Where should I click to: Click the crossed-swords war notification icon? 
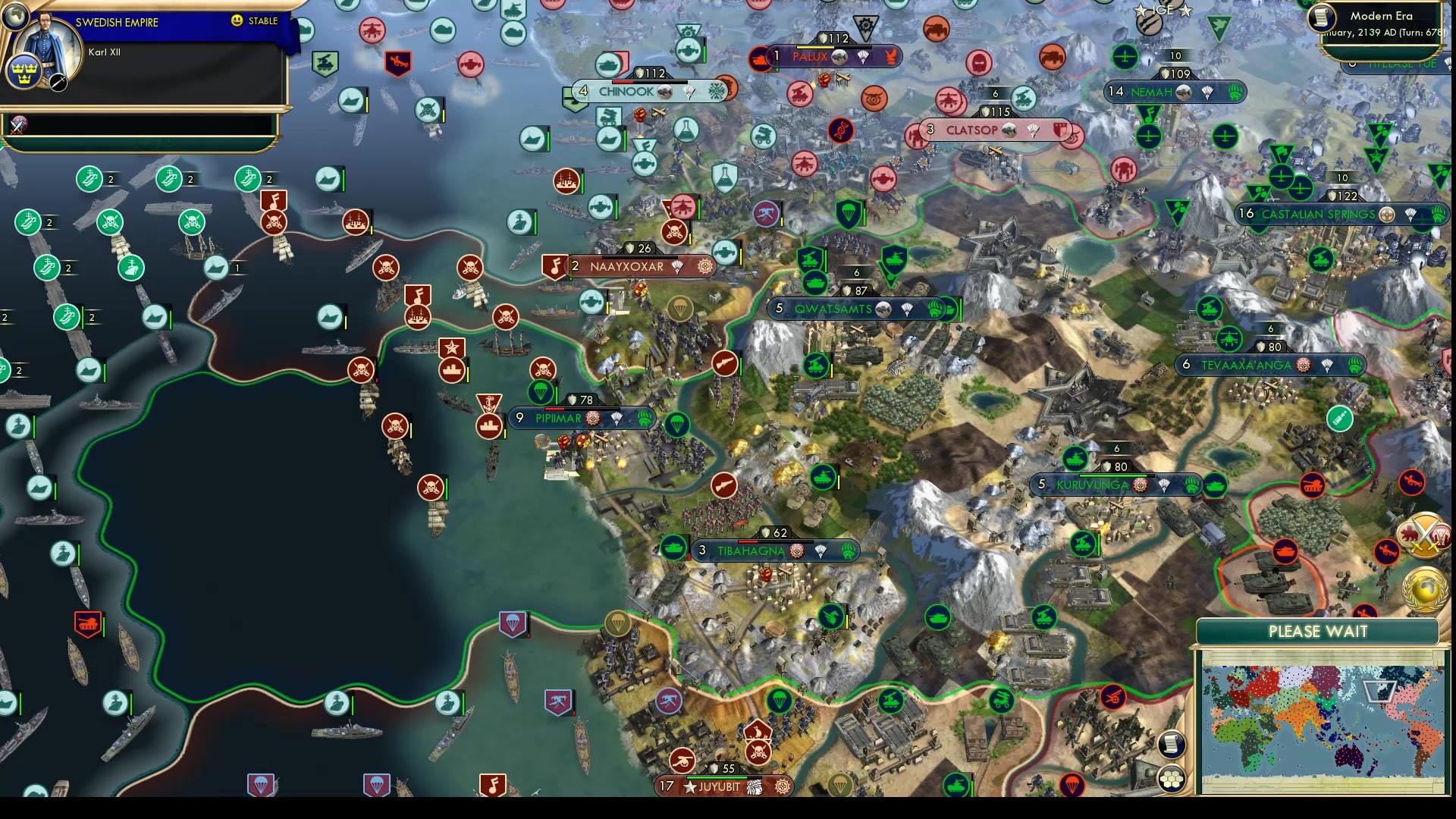(x=1424, y=533)
